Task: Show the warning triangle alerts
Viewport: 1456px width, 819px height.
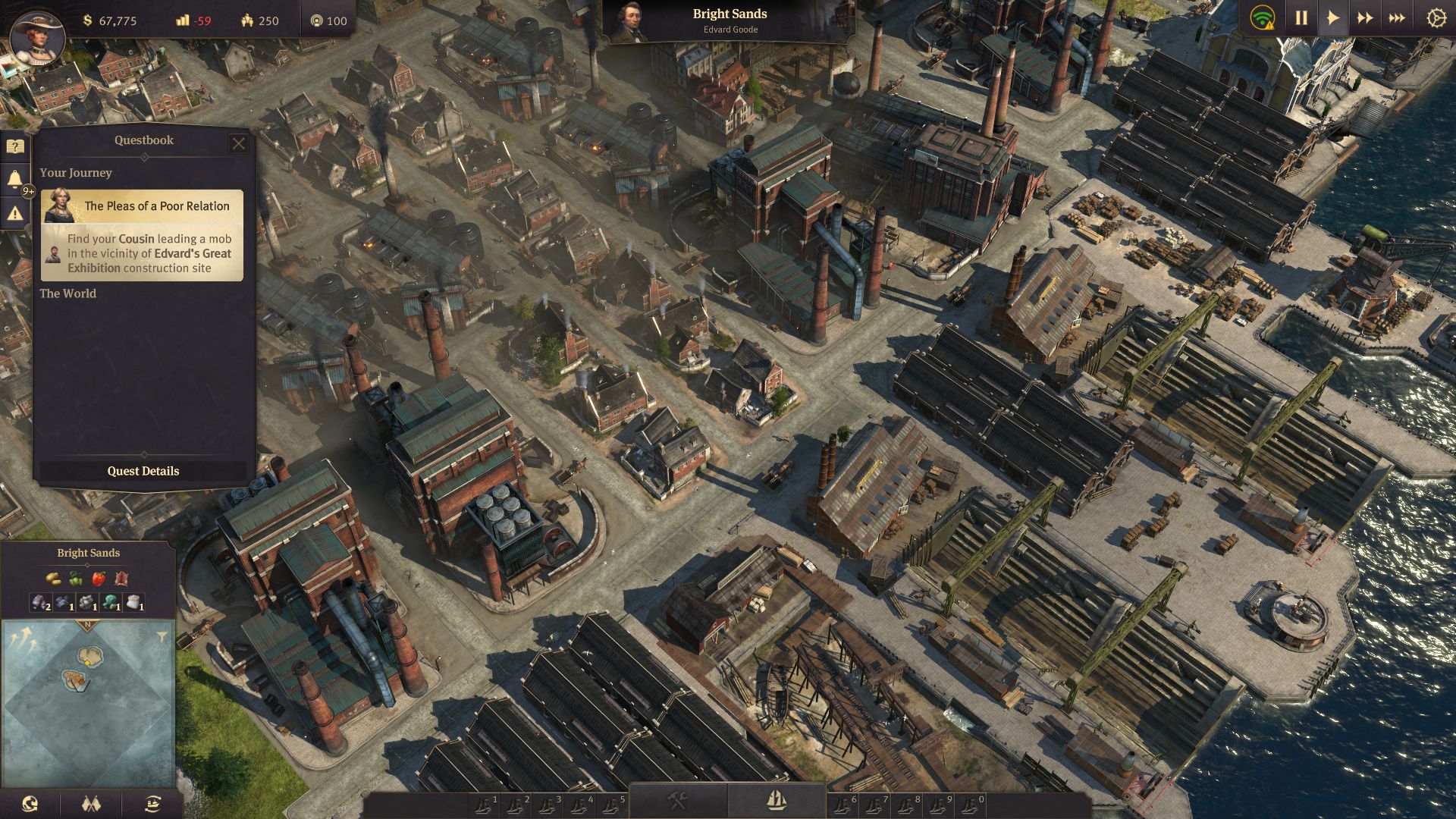Action: tap(14, 214)
